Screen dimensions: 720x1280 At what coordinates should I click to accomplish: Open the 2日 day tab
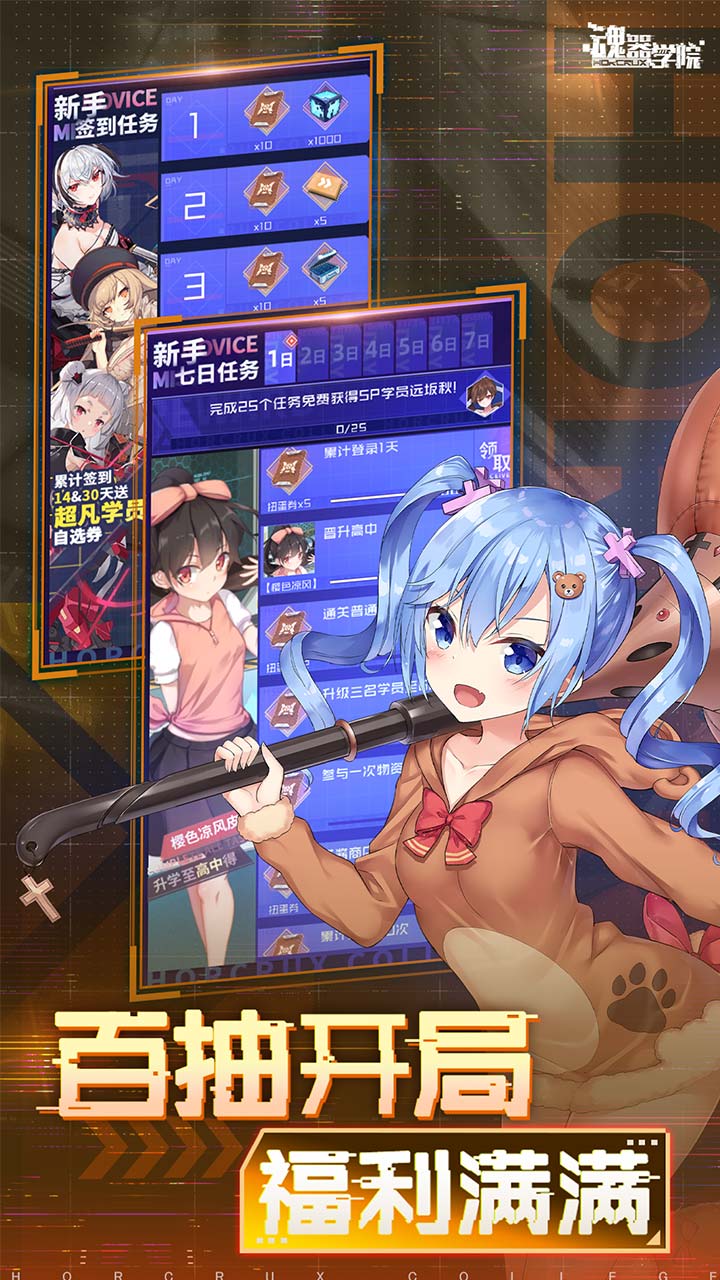pyautogui.click(x=315, y=353)
